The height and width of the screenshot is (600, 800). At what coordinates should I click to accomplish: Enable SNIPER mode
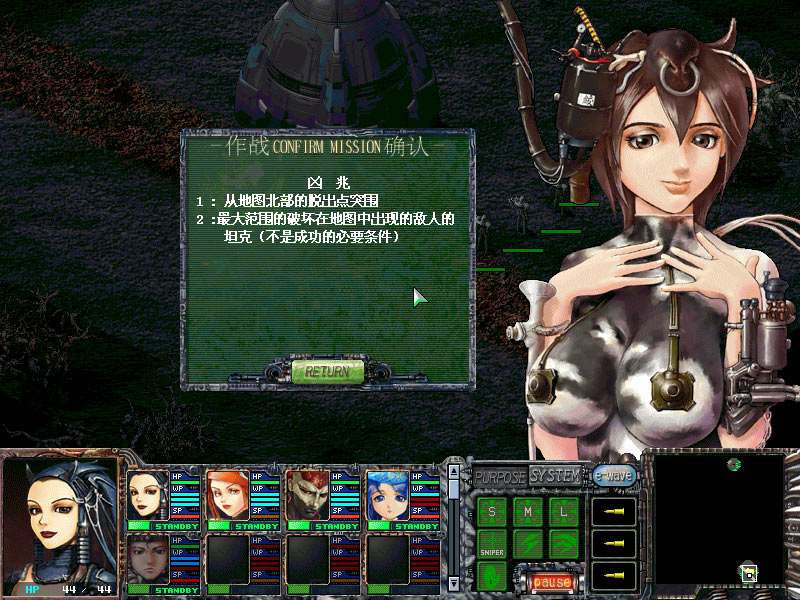(x=492, y=544)
